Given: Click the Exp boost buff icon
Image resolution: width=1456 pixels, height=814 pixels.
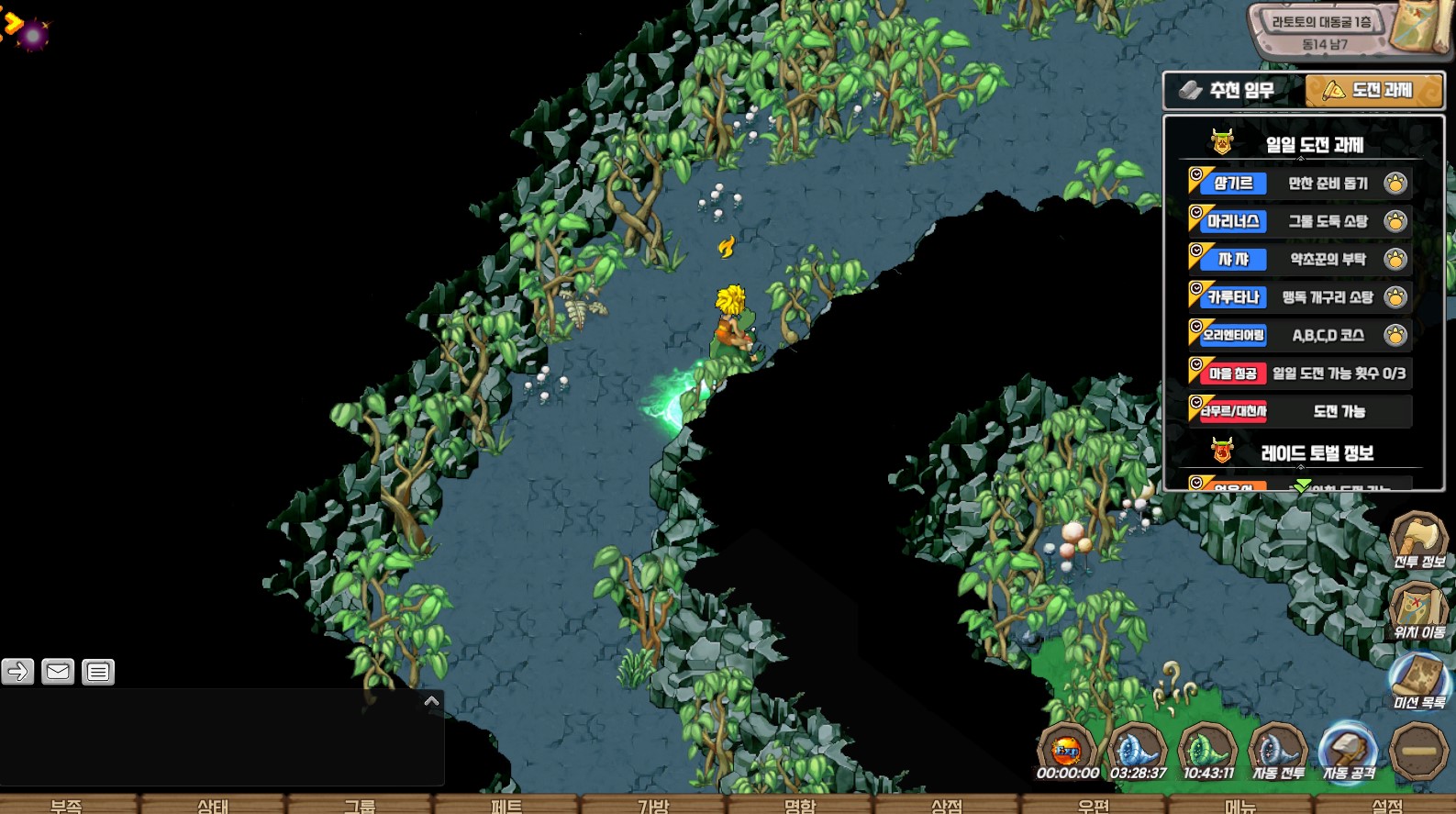Looking at the screenshot, I should pos(1067,753).
